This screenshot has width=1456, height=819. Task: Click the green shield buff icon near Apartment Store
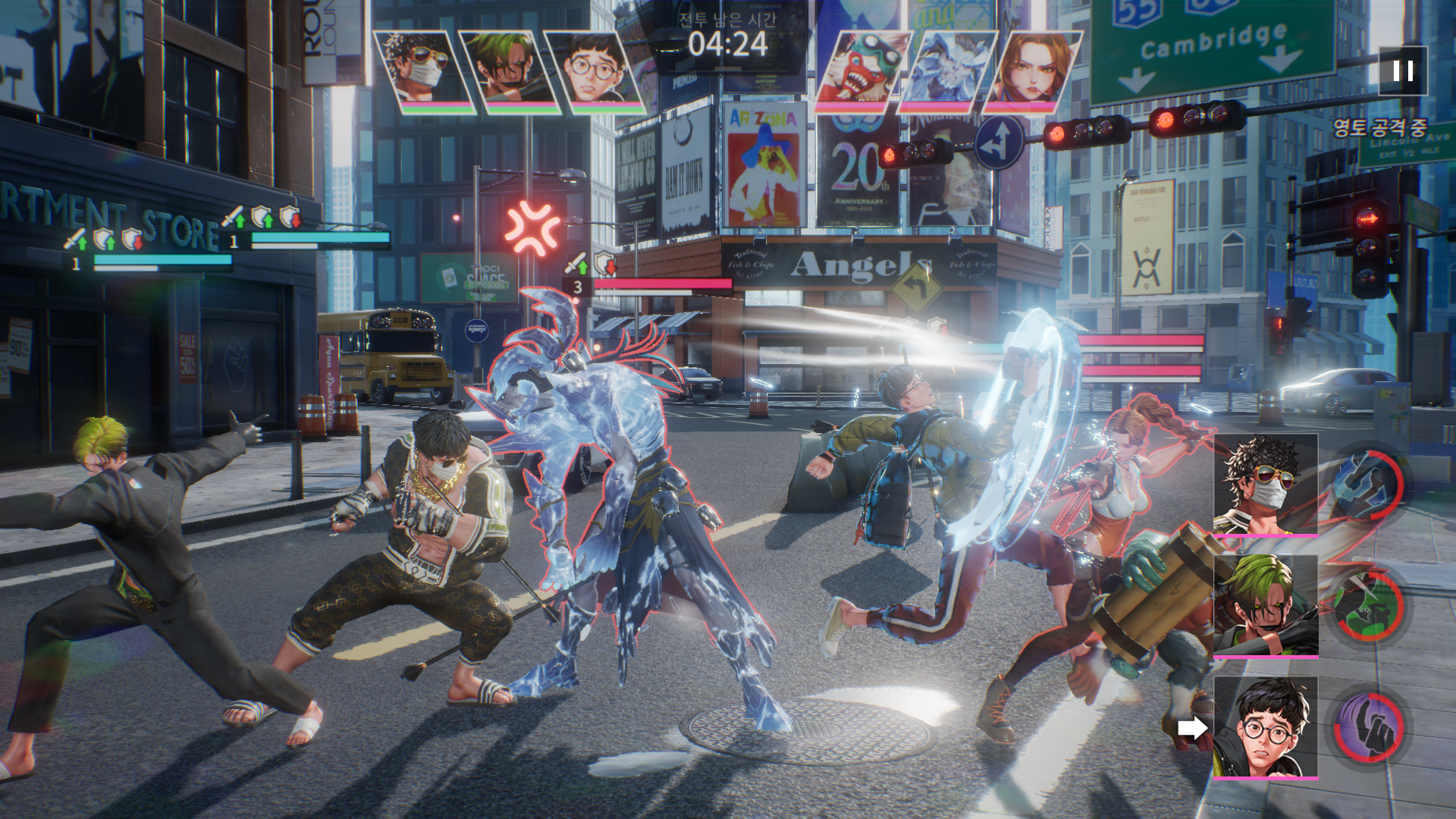[262, 218]
